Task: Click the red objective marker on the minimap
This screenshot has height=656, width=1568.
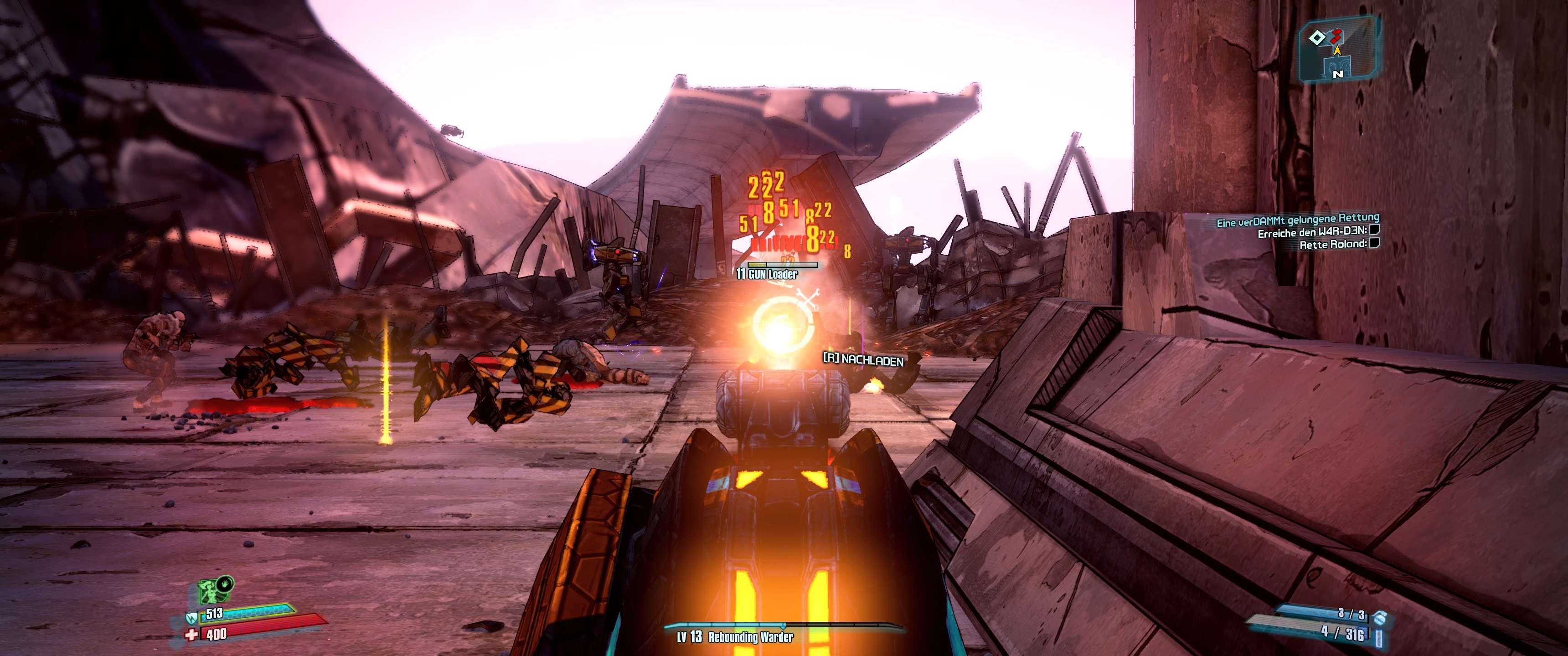Action: point(1336,36)
